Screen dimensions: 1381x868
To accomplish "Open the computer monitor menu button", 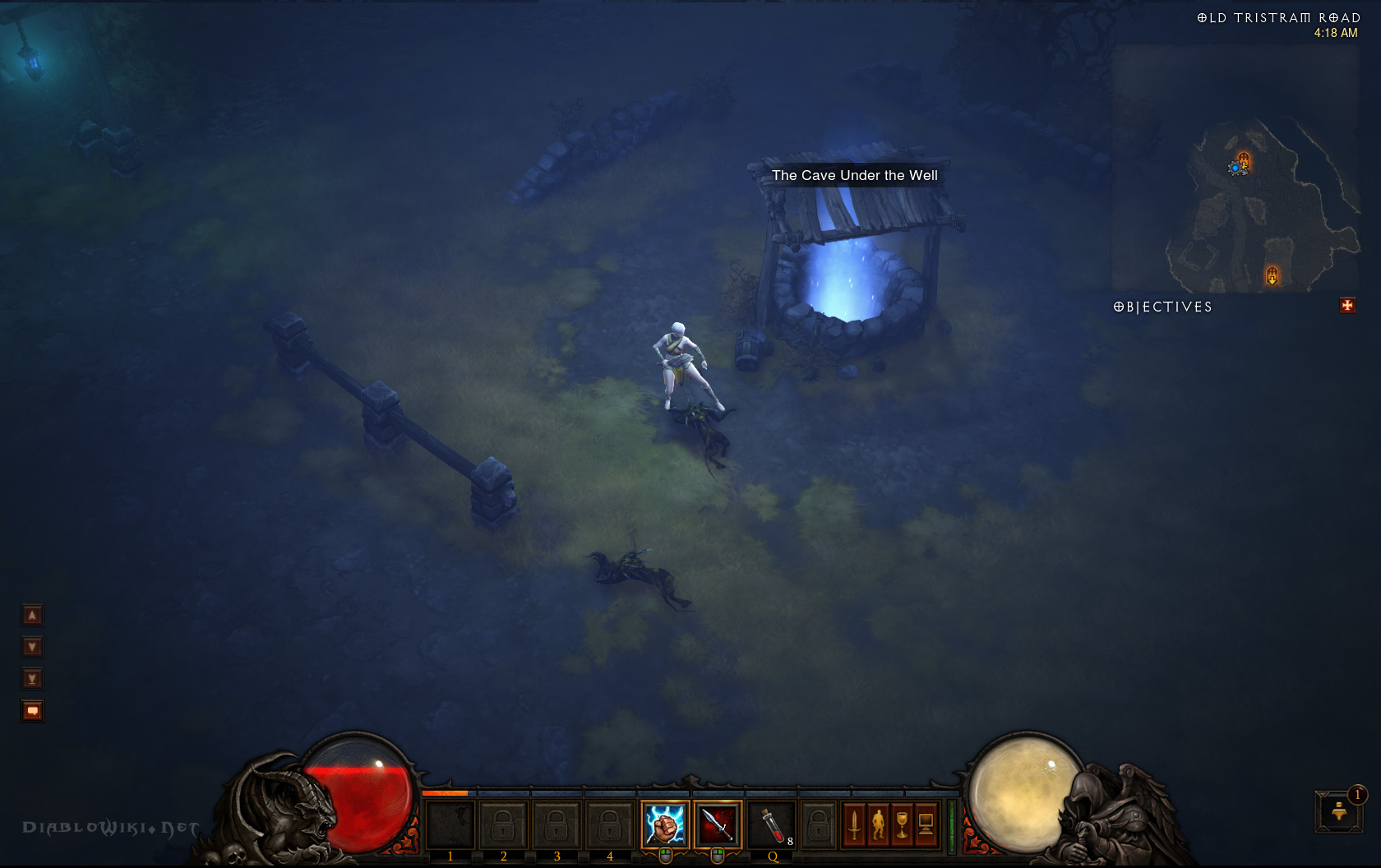I will coord(926,824).
